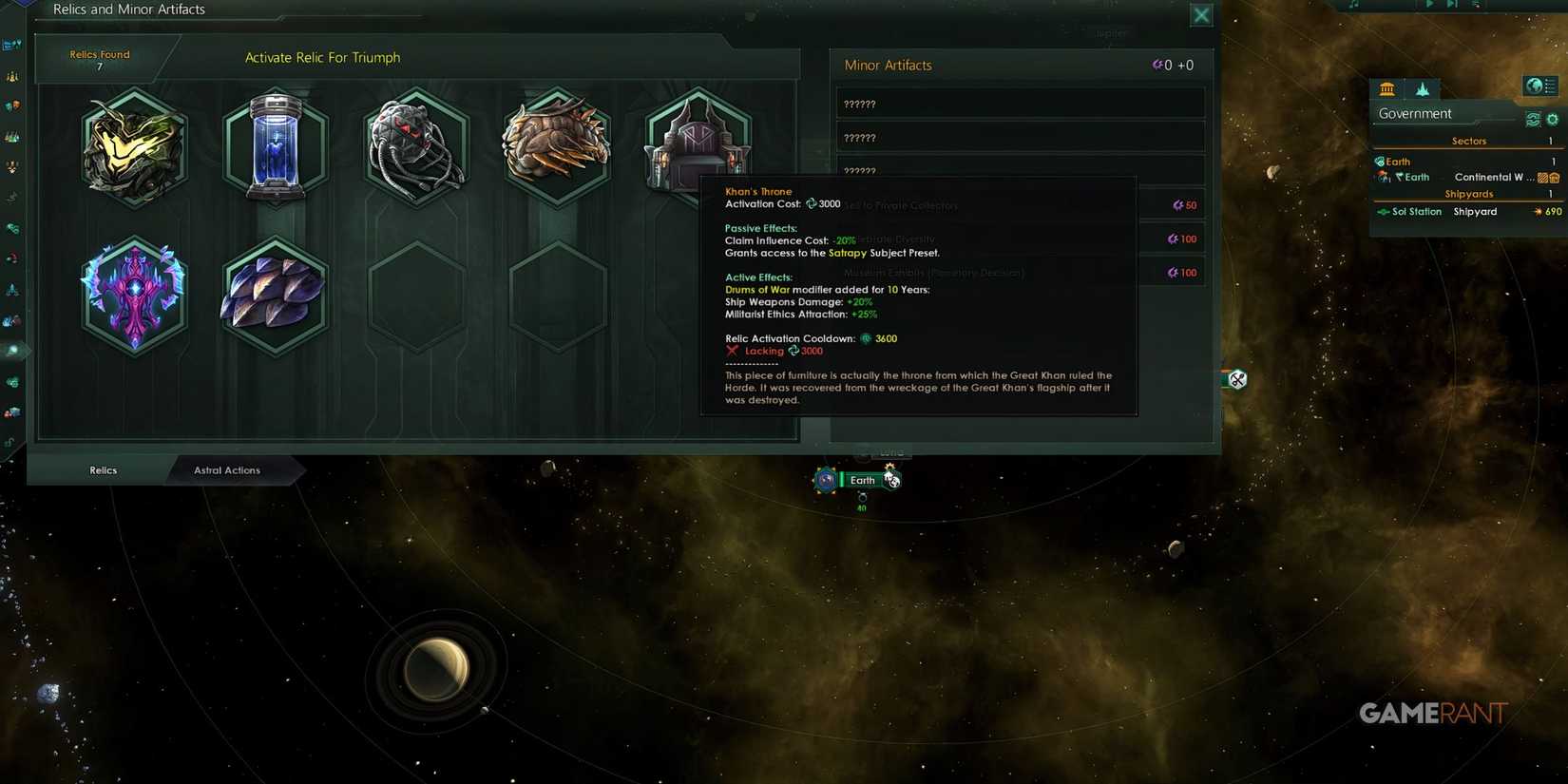Open the outliner settings gear
The image size is (1568, 784).
1553,120
